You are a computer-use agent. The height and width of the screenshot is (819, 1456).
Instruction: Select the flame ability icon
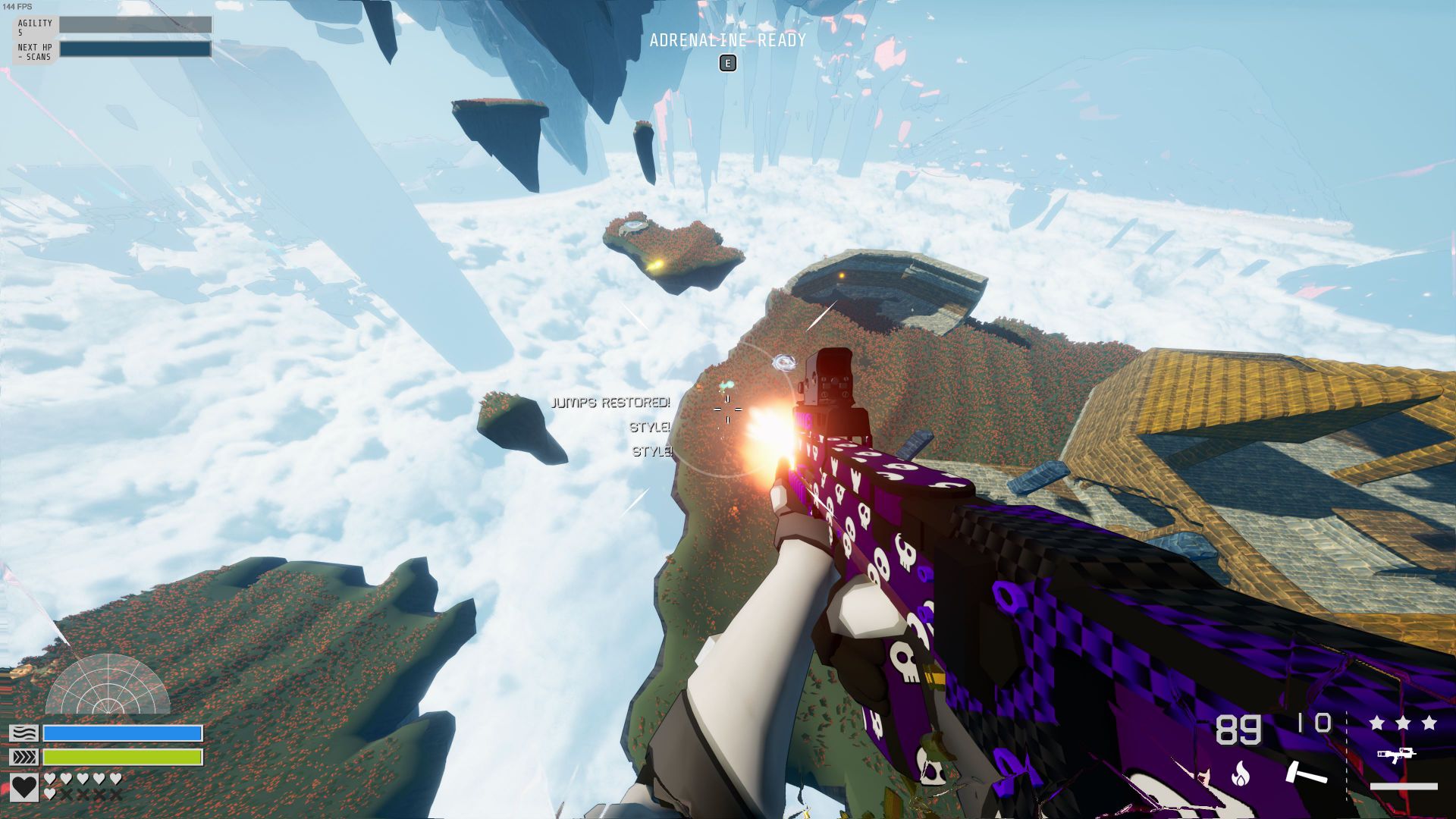(x=1241, y=773)
